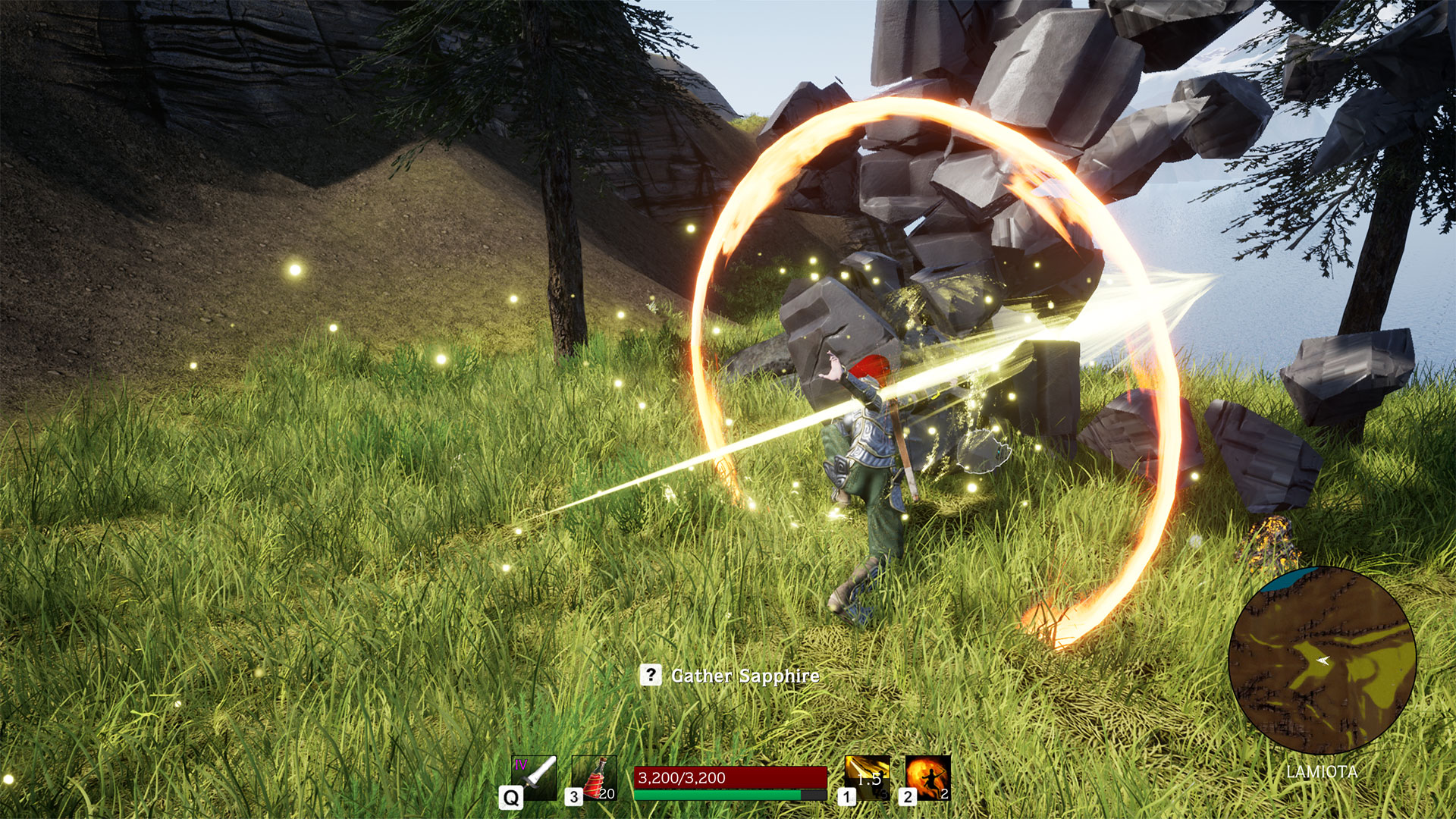Click the green stamina bar below the health bar
The image size is (1456, 819).
717,794
